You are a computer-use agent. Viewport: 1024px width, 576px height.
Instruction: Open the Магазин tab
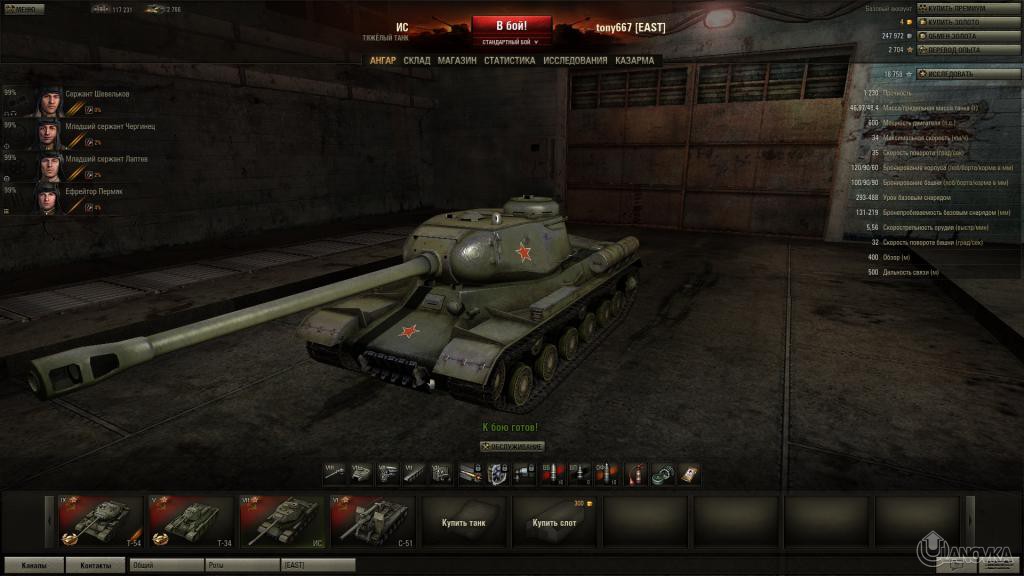point(456,60)
